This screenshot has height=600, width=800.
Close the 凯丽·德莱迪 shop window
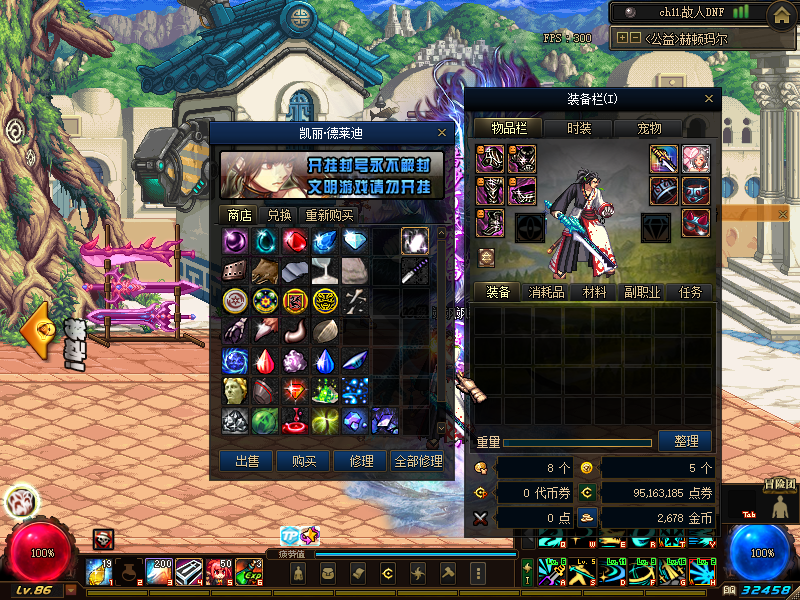tap(442, 132)
